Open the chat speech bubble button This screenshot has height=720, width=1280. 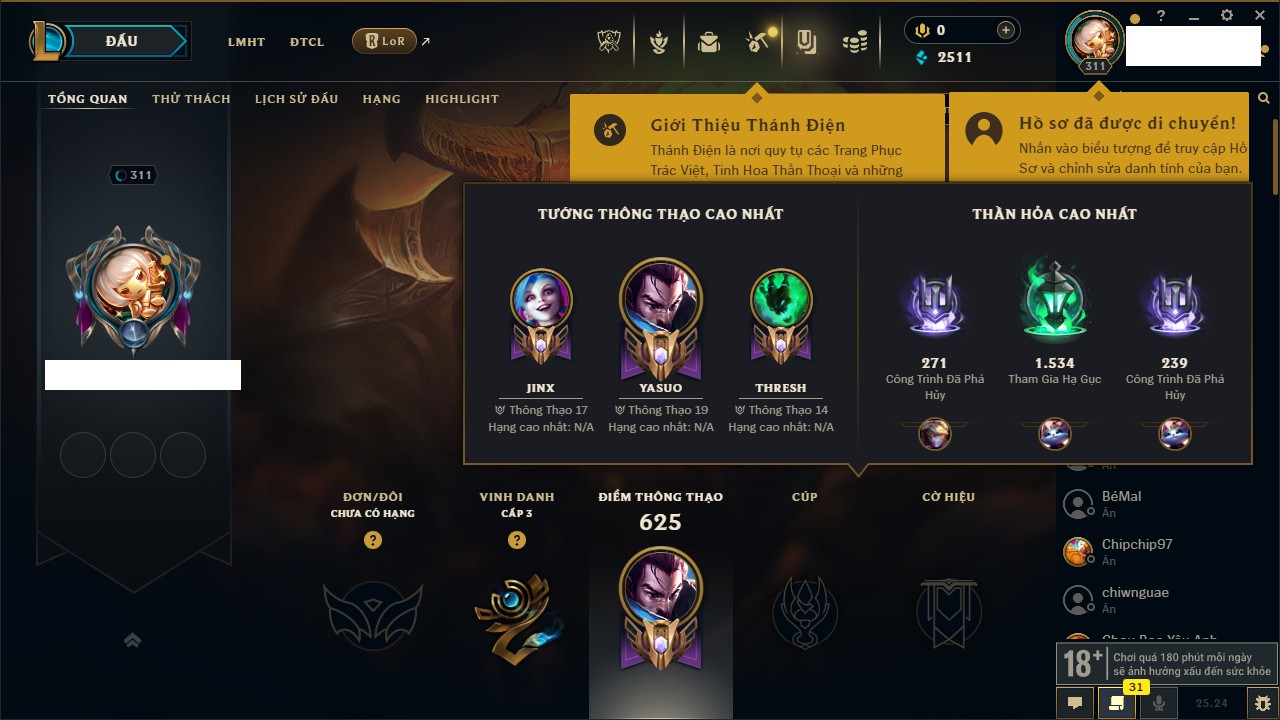pos(1075,702)
